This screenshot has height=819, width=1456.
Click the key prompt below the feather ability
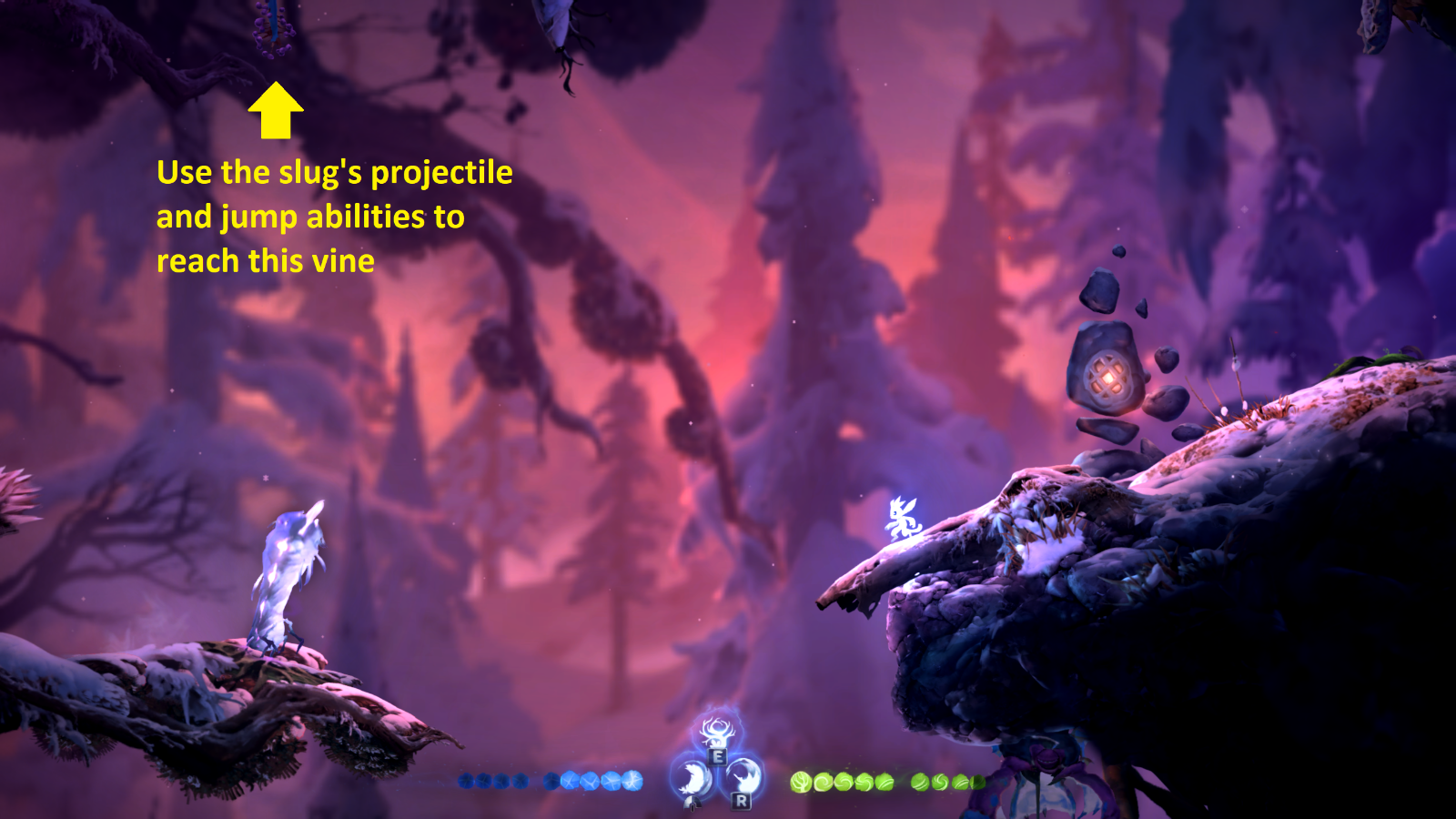692,804
